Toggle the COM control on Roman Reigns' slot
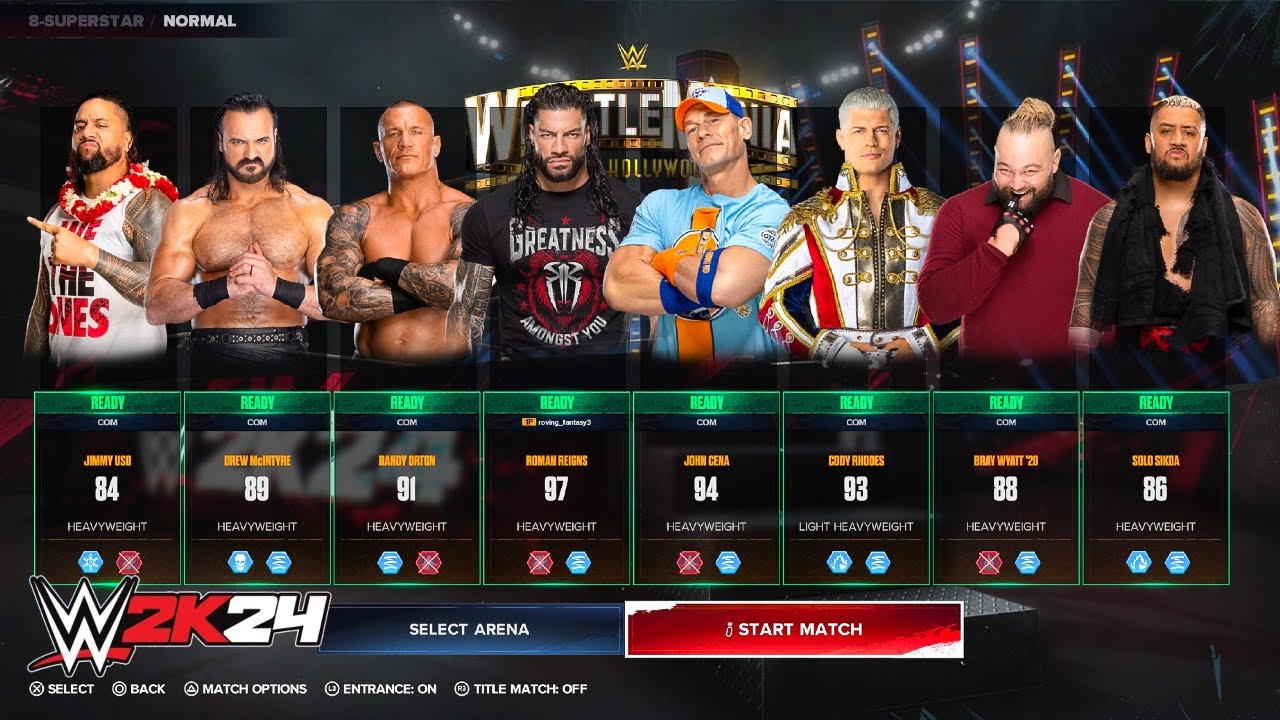Screen dimensions: 1280x720 pos(558,421)
